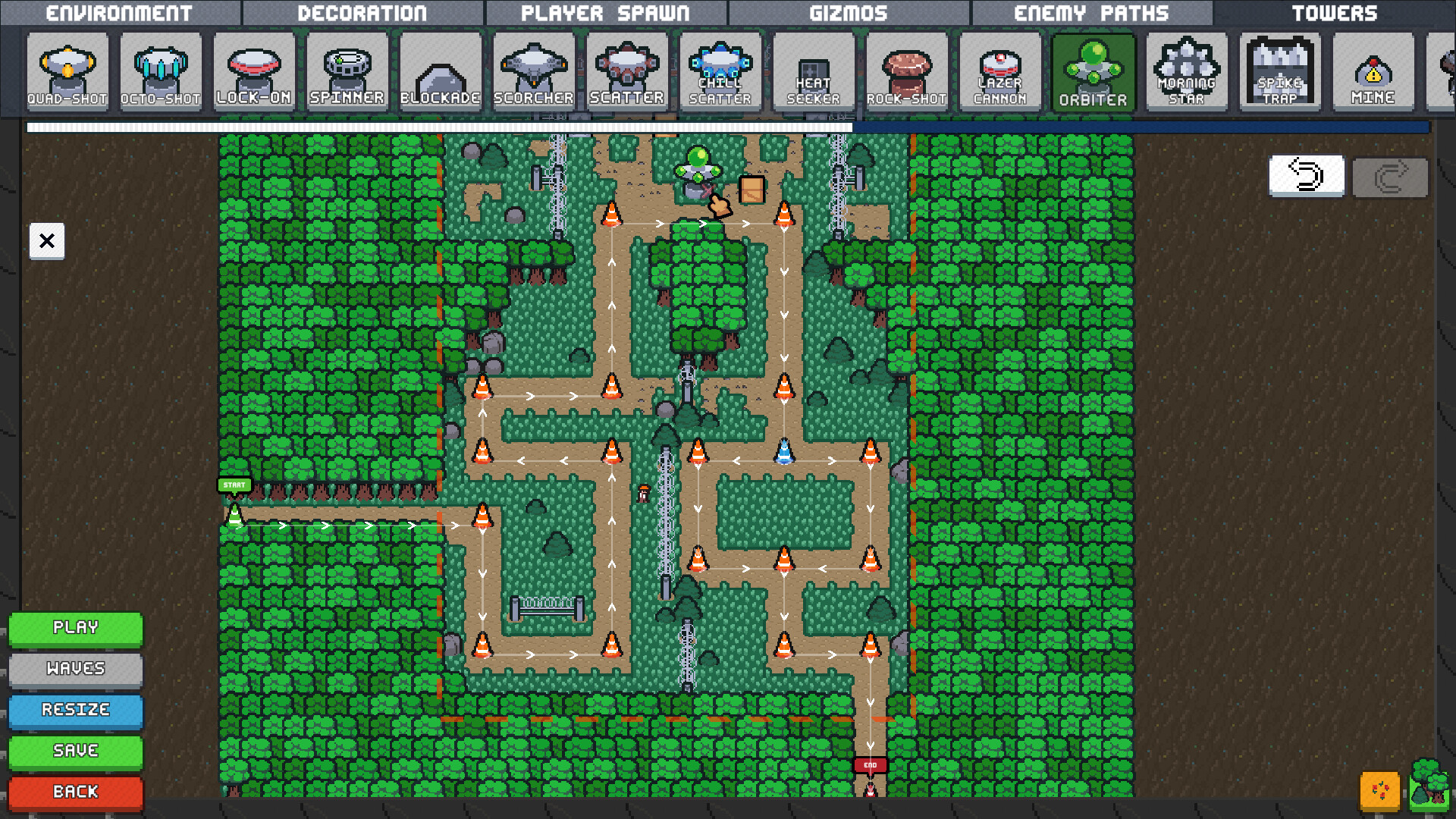This screenshot has width=1456, height=819.
Task: Choose the Lazer Cannon tower
Action: 1000,70
